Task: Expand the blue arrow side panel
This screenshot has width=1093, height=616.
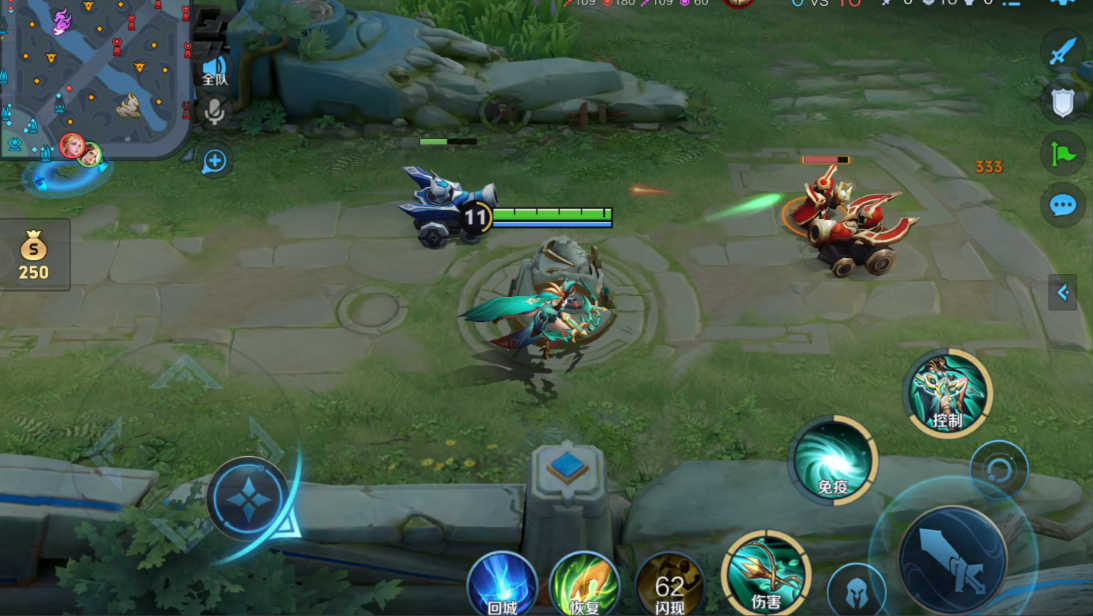Action: pyautogui.click(x=1063, y=292)
